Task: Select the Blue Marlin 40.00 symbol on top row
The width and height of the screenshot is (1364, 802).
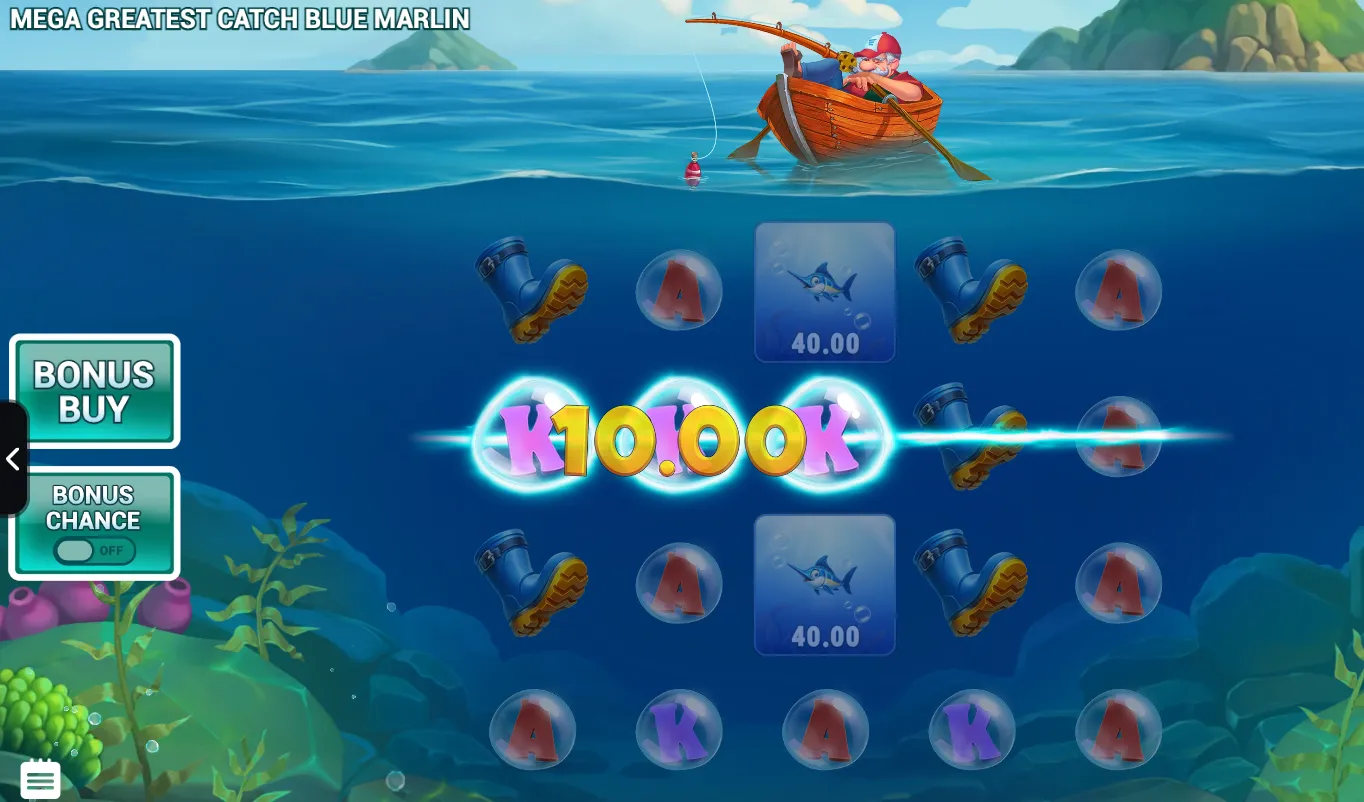Action: [x=824, y=292]
